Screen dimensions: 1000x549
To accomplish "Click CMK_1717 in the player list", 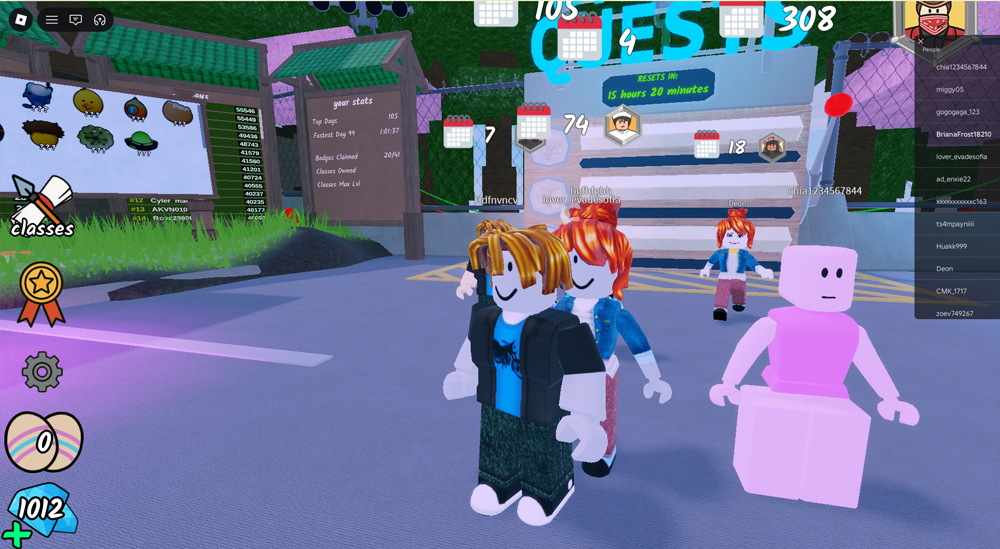I will 951,291.
